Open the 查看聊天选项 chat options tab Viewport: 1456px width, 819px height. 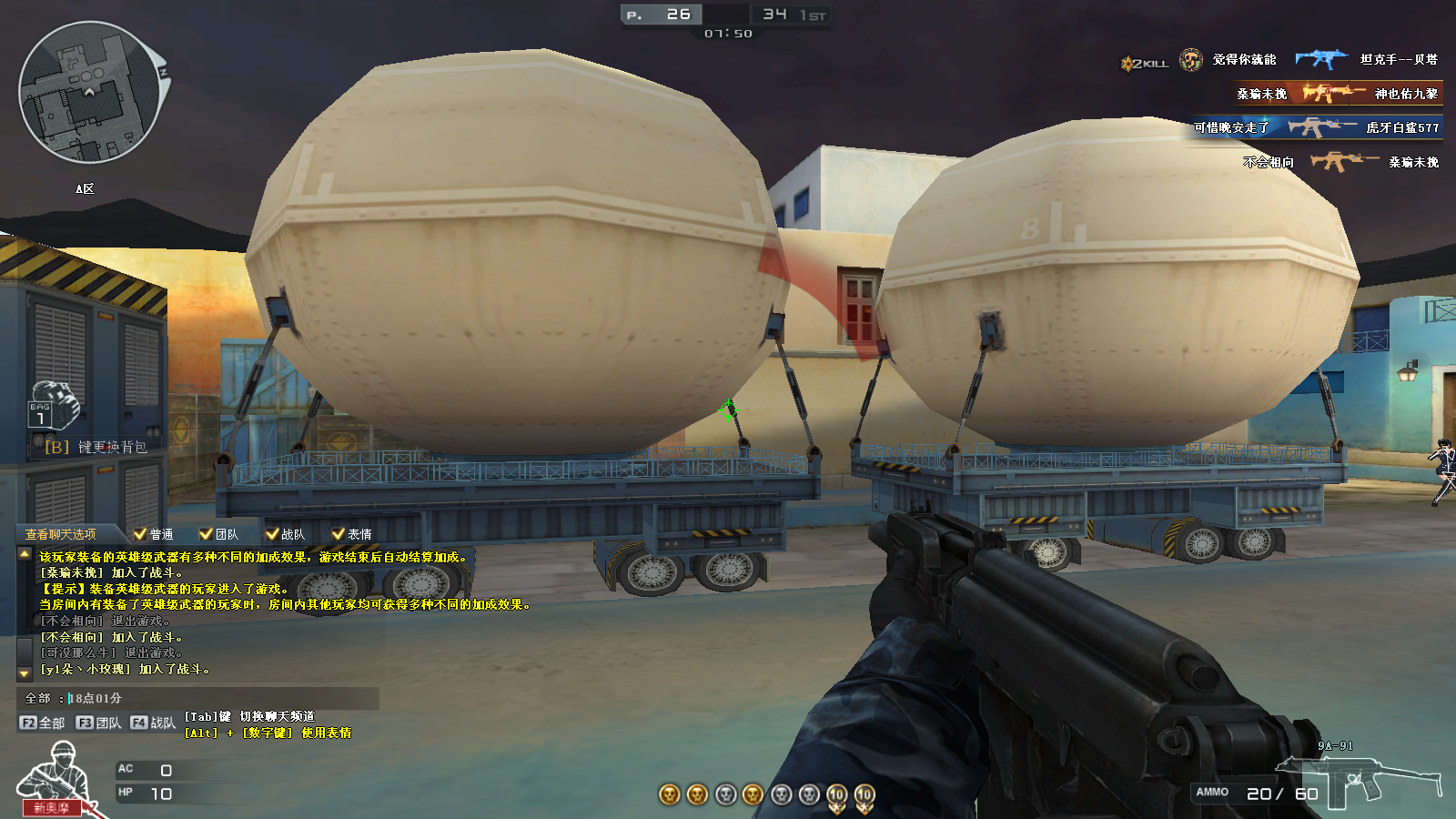(60, 534)
